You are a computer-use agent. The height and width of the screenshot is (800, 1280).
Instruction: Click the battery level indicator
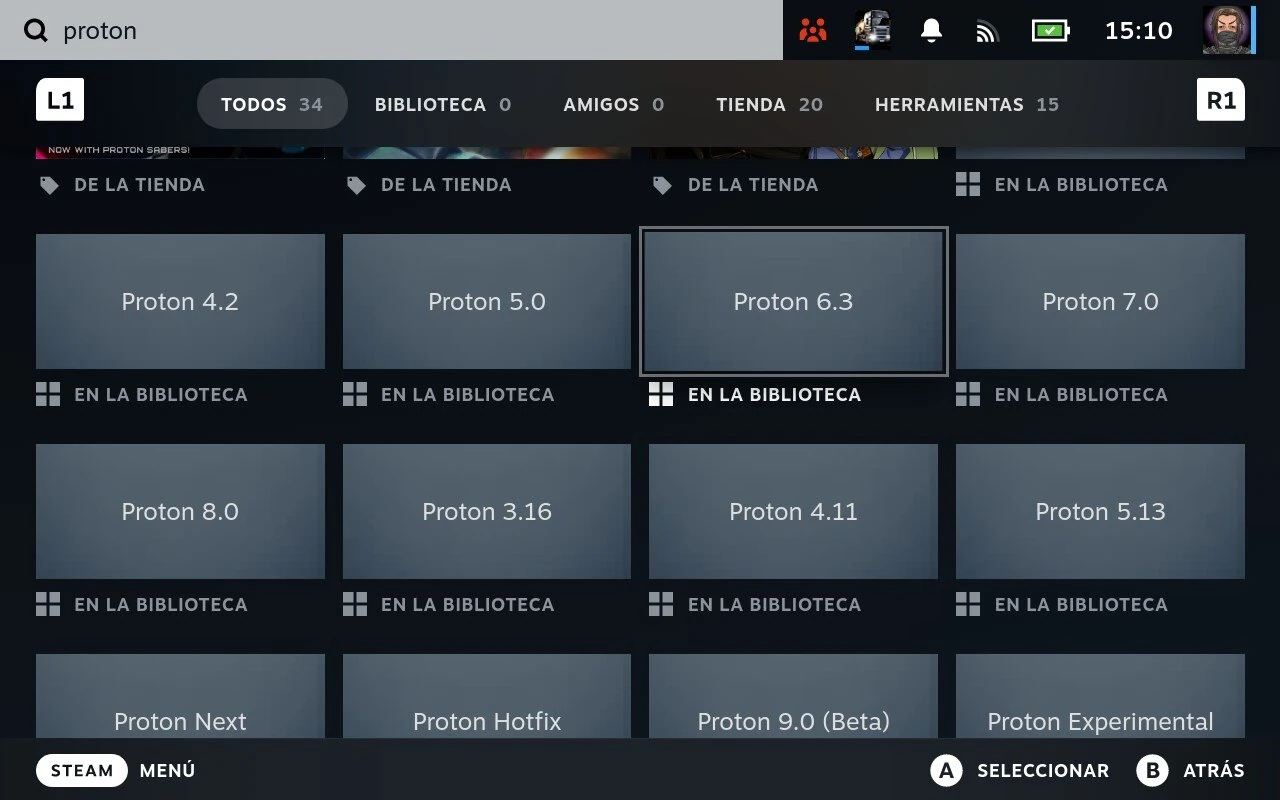click(x=1049, y=31)
